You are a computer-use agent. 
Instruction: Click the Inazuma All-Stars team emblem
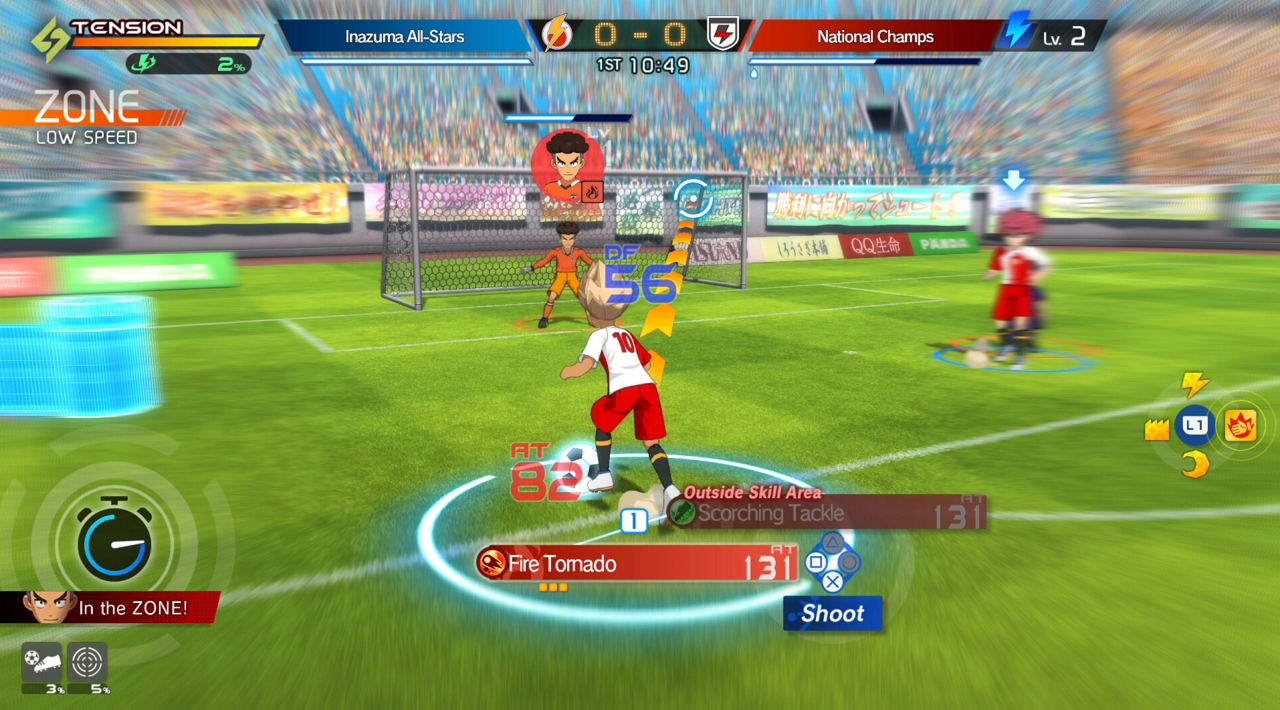click(555, 35)
